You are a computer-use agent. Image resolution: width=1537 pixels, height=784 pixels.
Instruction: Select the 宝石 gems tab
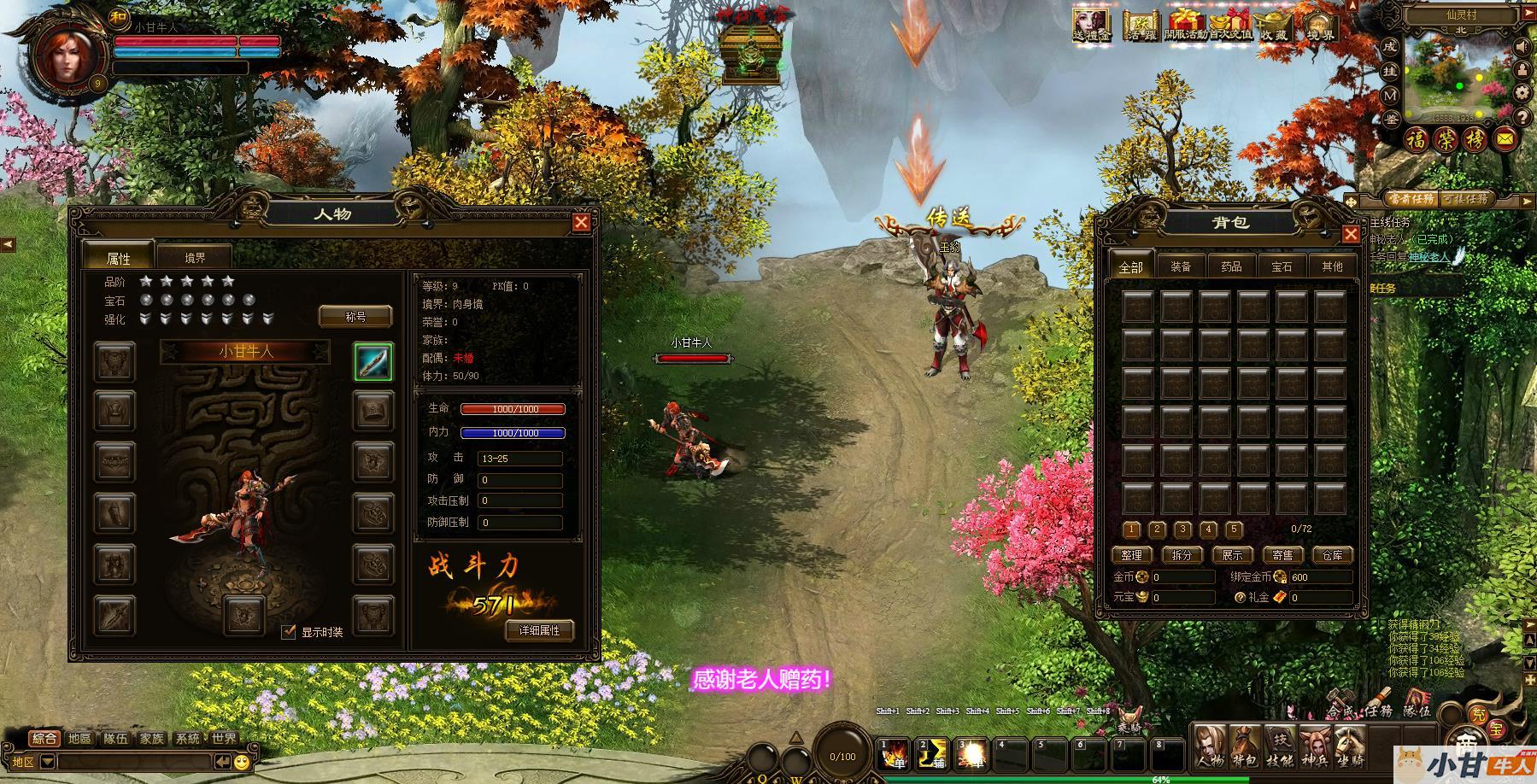click(x=1281, y=266)
